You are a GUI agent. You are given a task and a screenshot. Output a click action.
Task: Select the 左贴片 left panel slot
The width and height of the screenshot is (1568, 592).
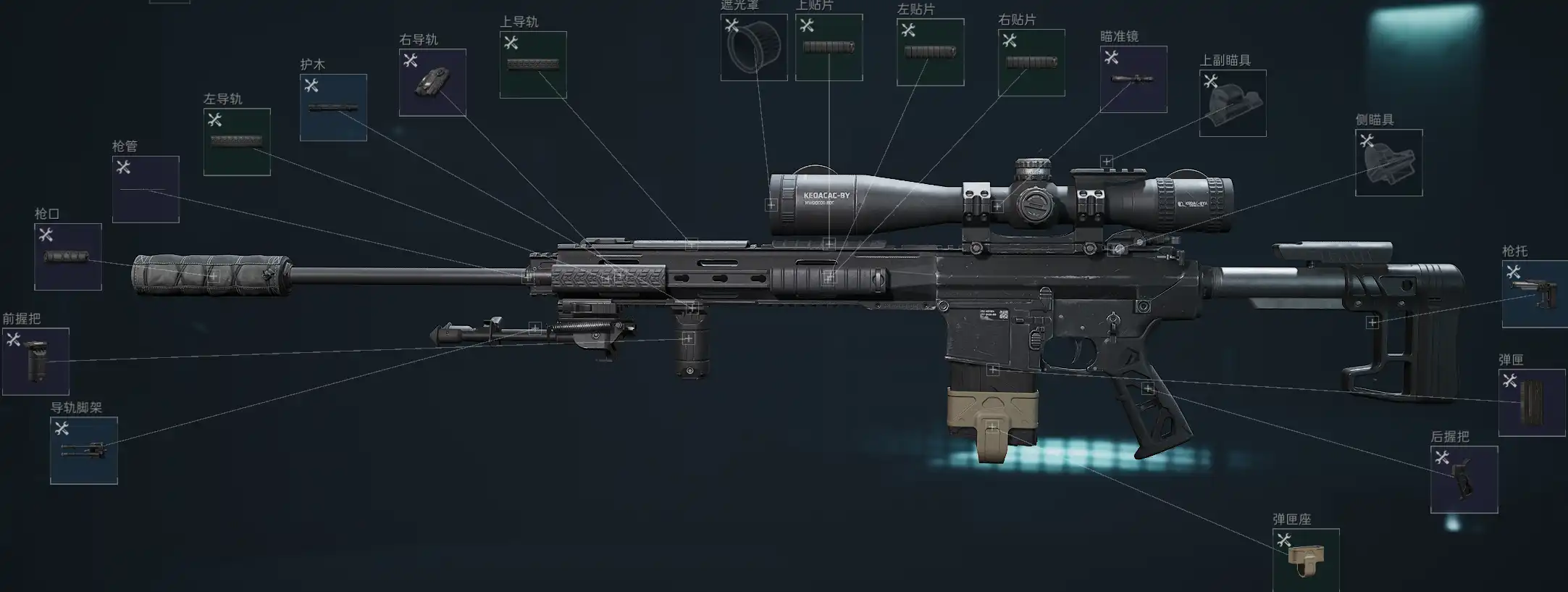[x=931, y=52]
